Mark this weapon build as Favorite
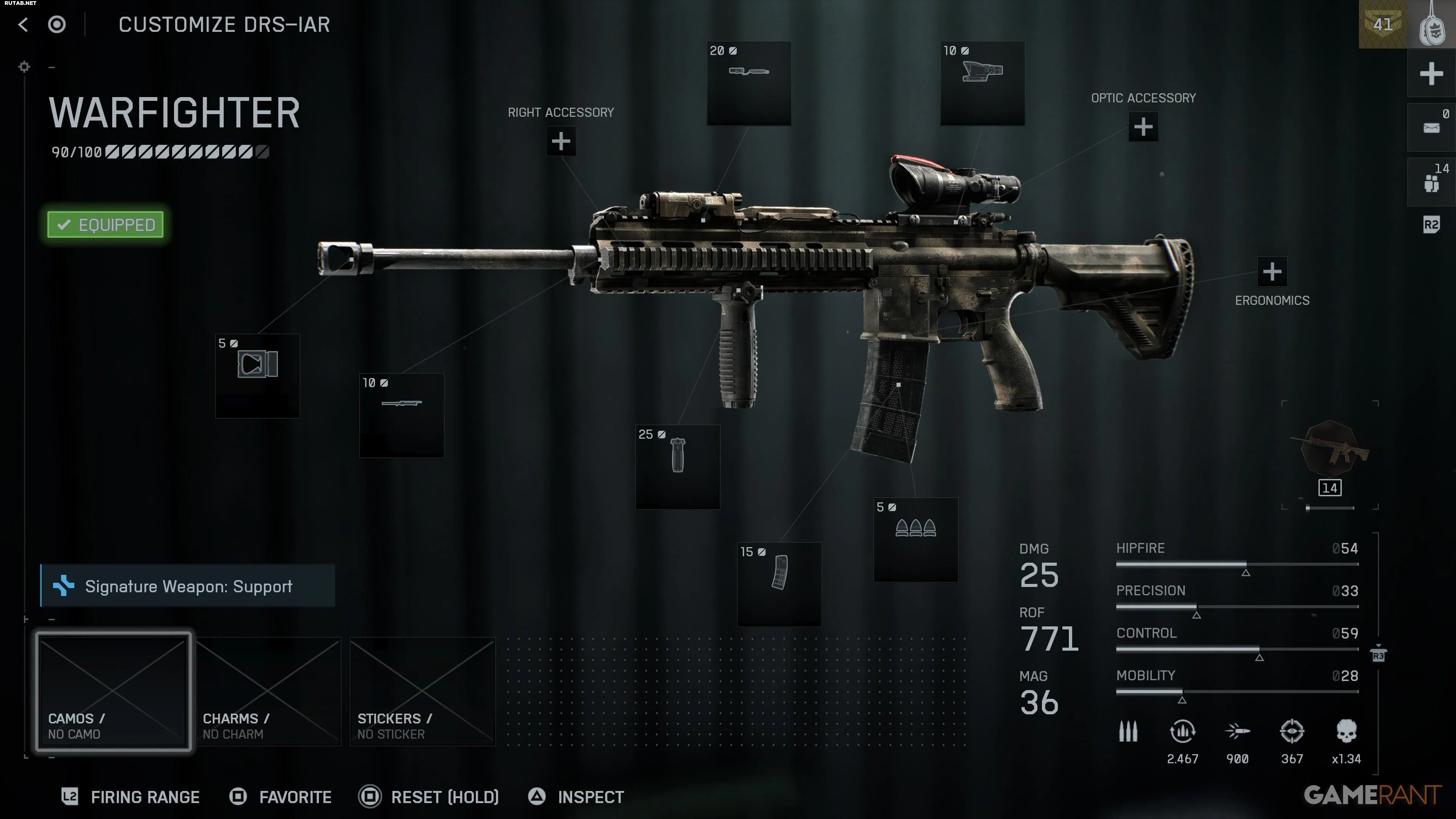The height and width of the screenshot is (819, 1456). (x=281, y=797)
